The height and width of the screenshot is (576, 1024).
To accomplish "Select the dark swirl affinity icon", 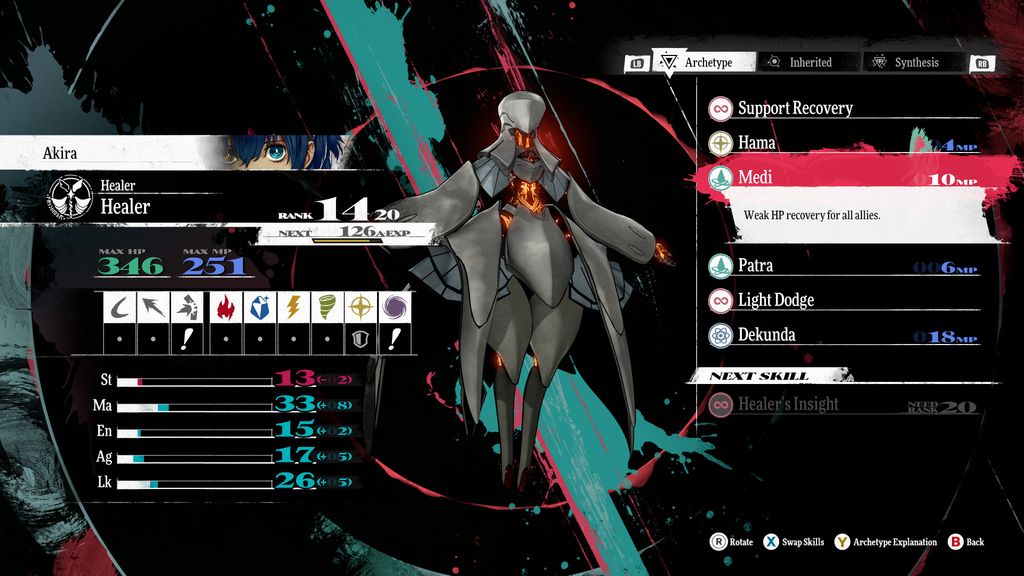I will tap(394, 308).
